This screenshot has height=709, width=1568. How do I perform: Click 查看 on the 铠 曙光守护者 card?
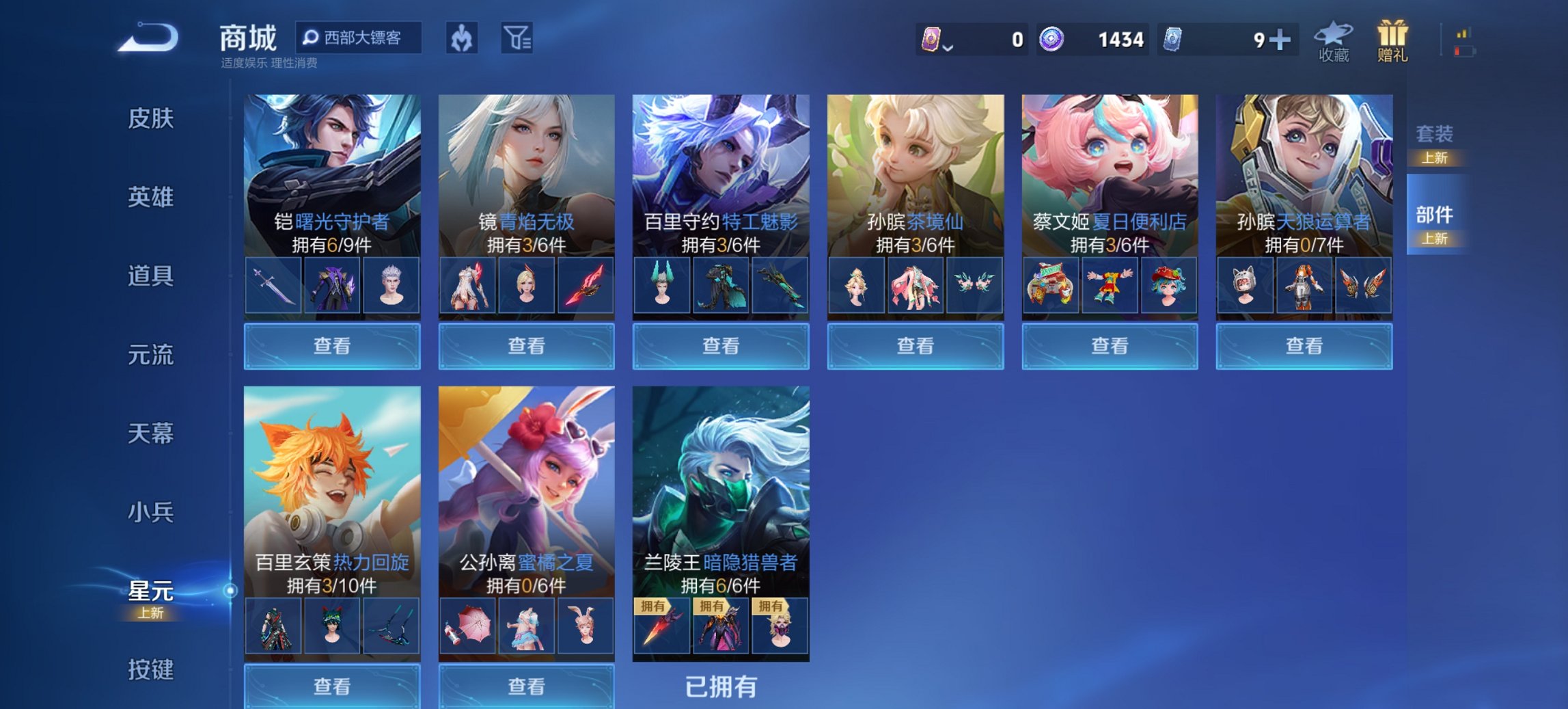pos(332,346)
